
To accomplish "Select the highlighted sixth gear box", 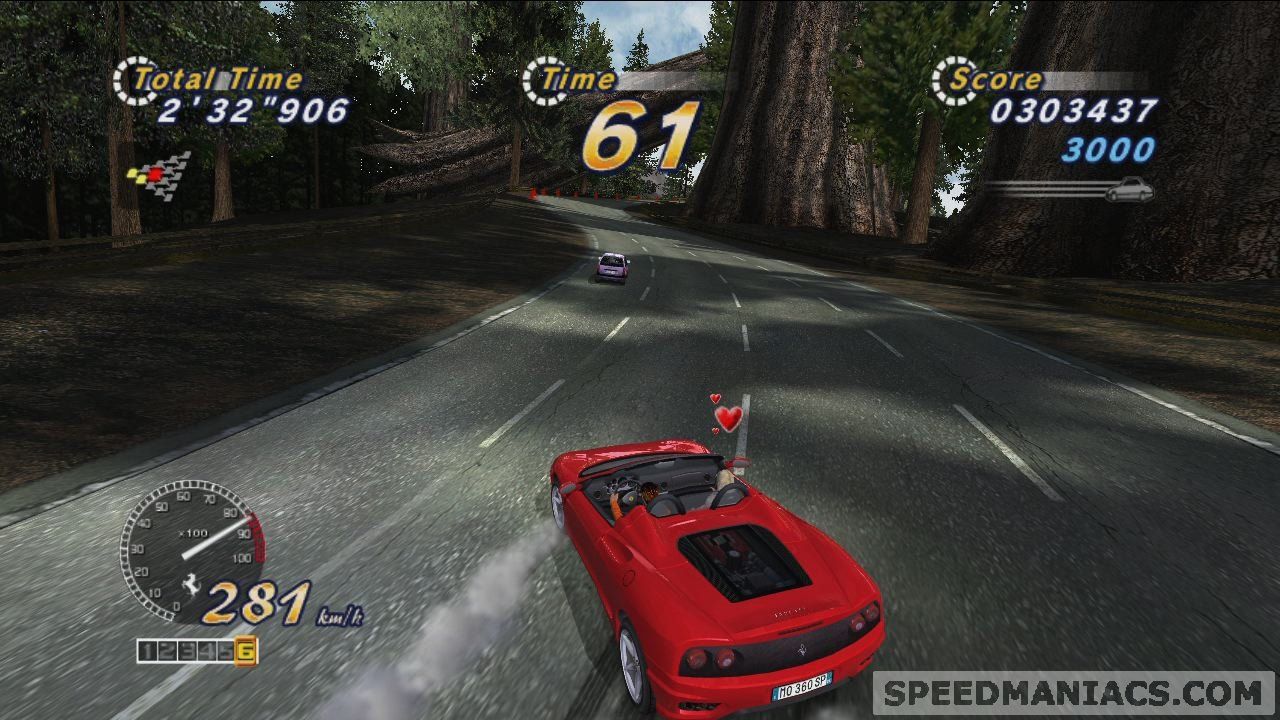I will point(246,652).
